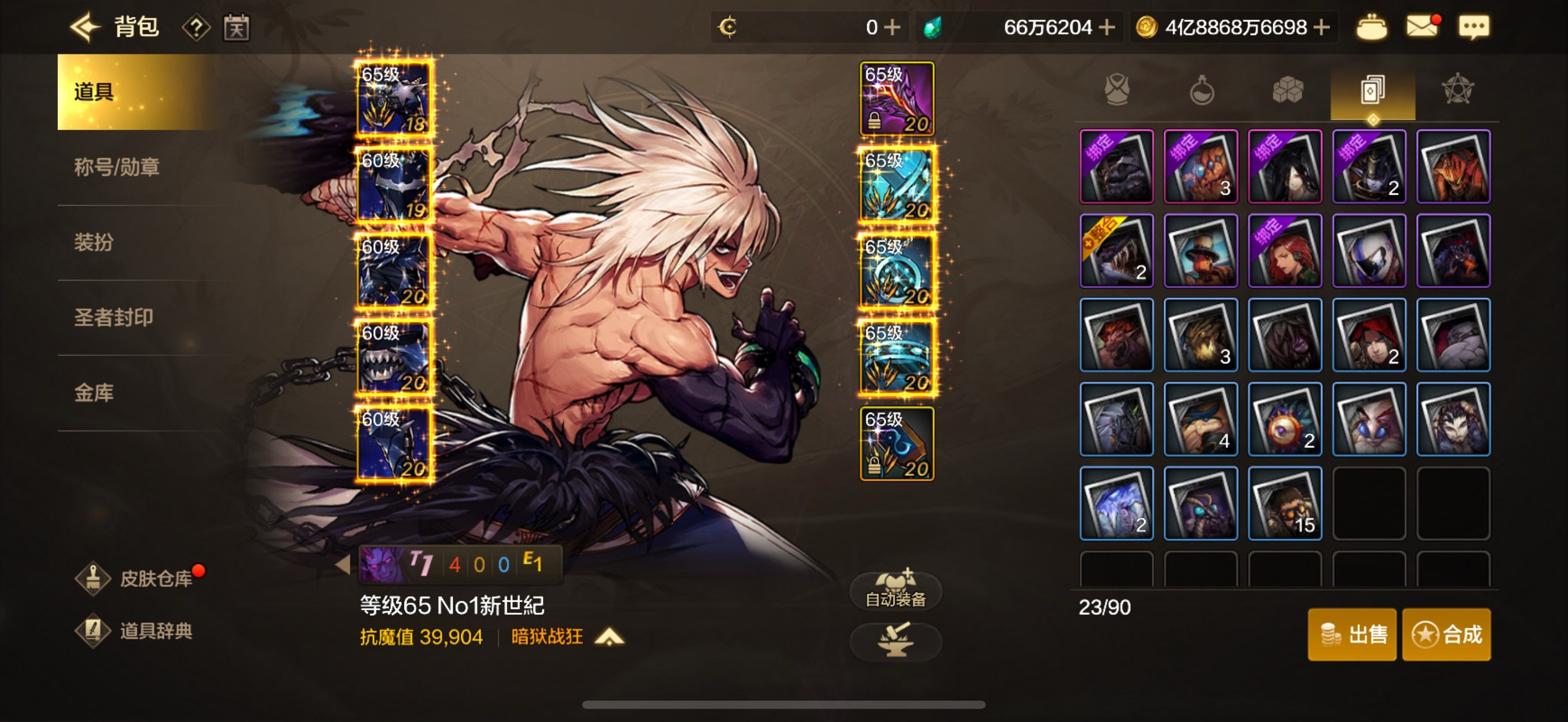This screenshot has height=722, width=1568.
Task: Click the 出售 sell button
Action: 1352,634
